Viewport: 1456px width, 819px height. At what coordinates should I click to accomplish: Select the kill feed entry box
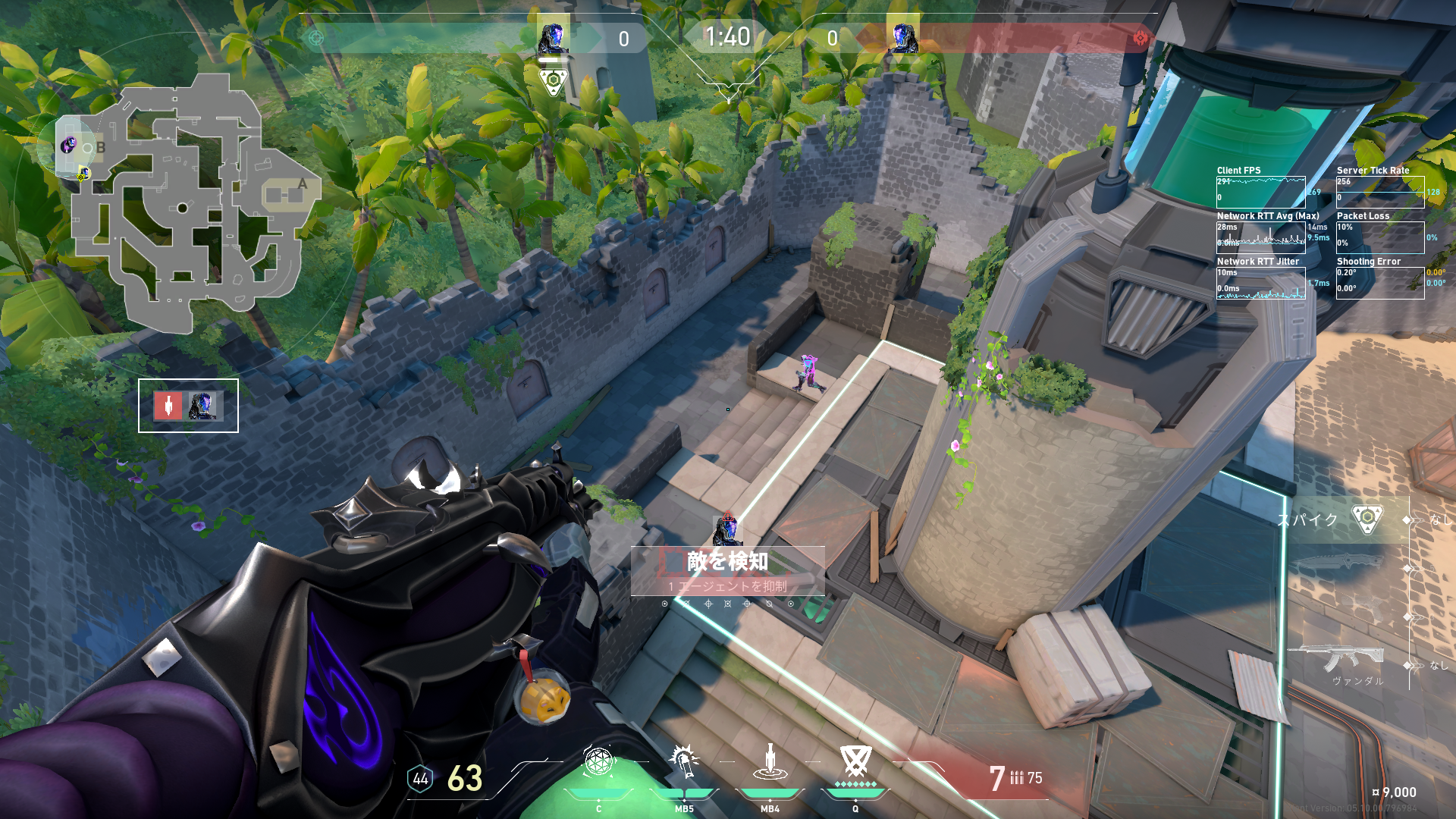tap(188, 406)
